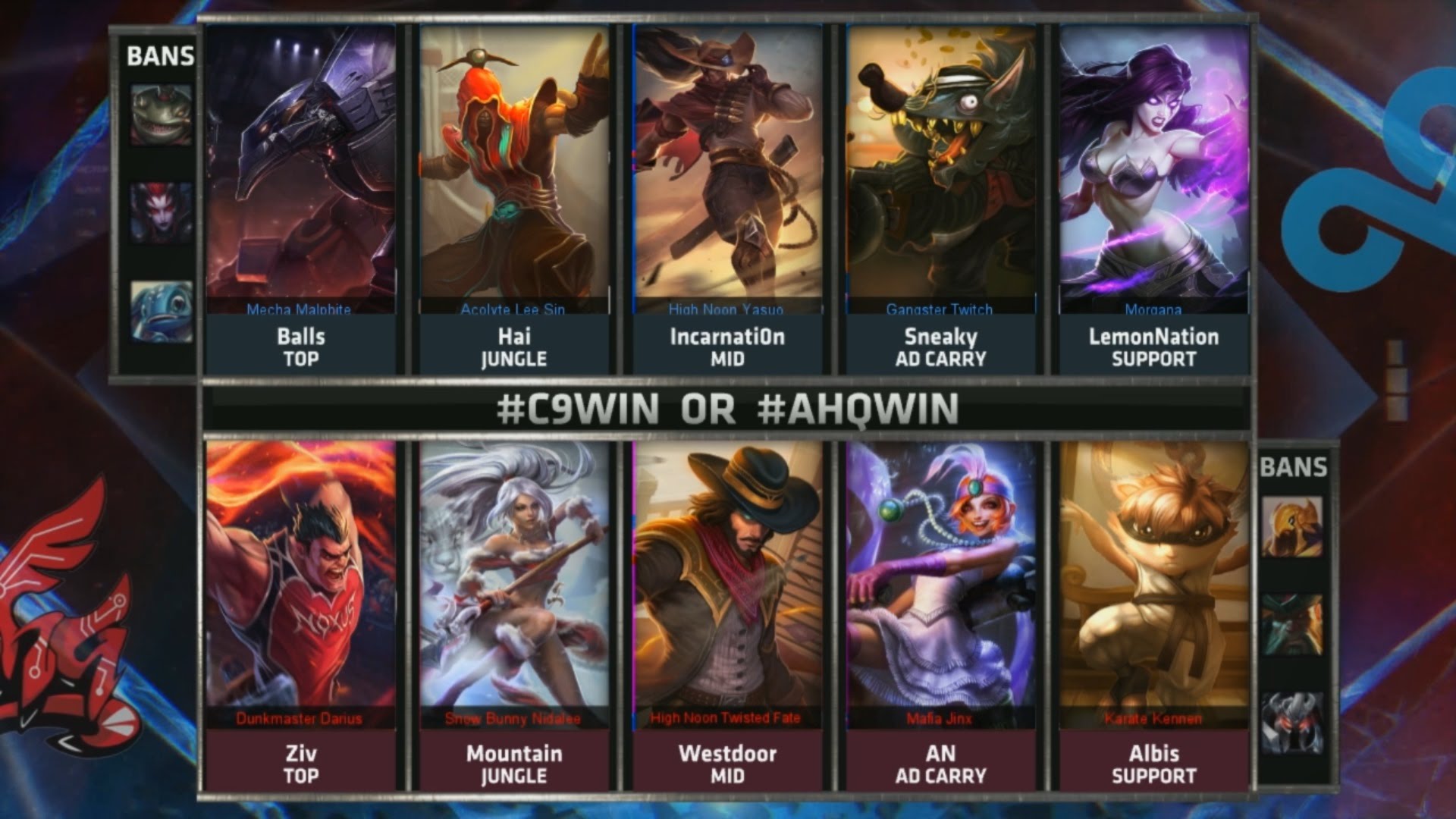Click the Elise ban icon on the left
The image size is (1456, 819).
(x=160, y=209)
